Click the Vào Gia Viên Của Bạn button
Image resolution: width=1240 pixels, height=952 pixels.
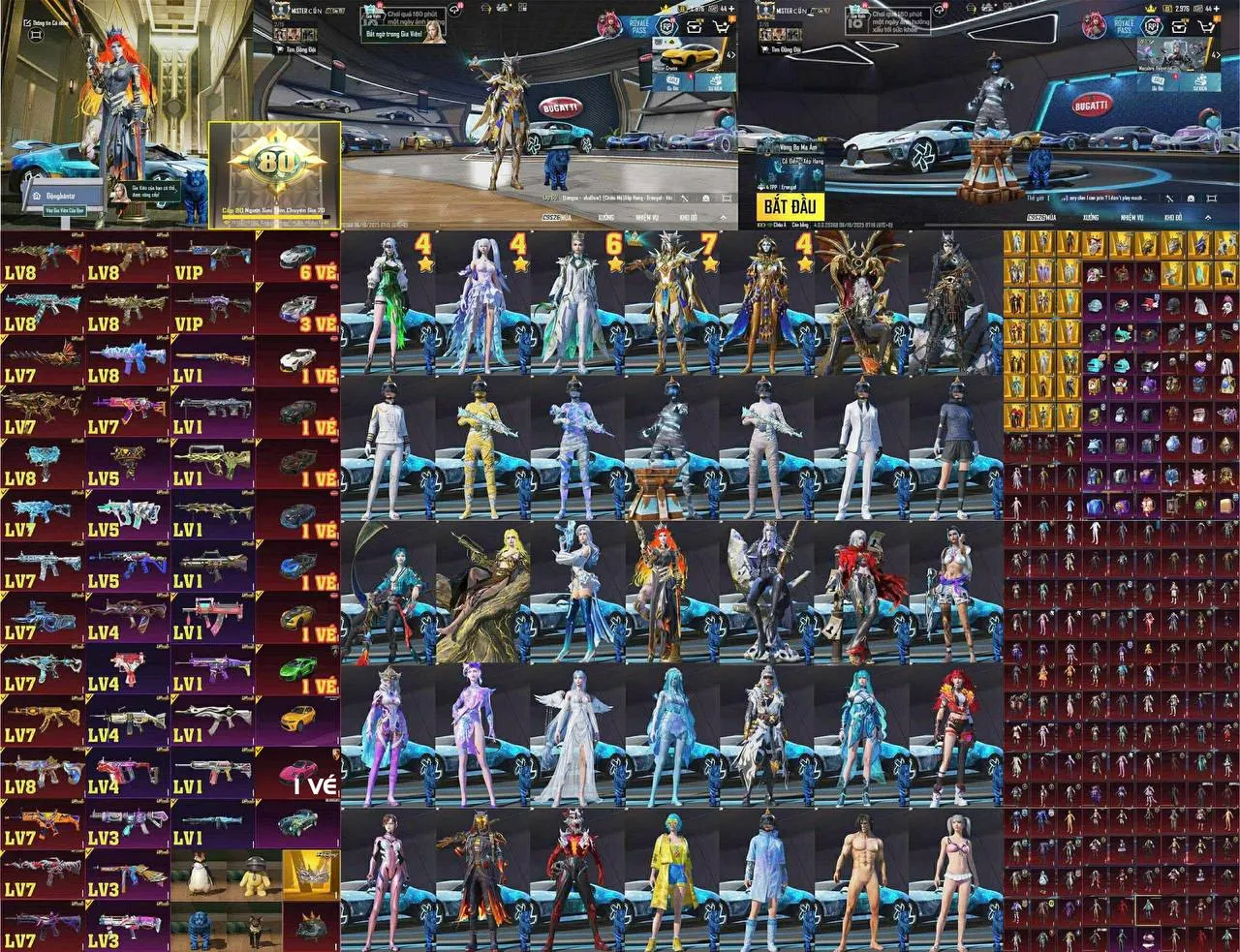point(64,210)
